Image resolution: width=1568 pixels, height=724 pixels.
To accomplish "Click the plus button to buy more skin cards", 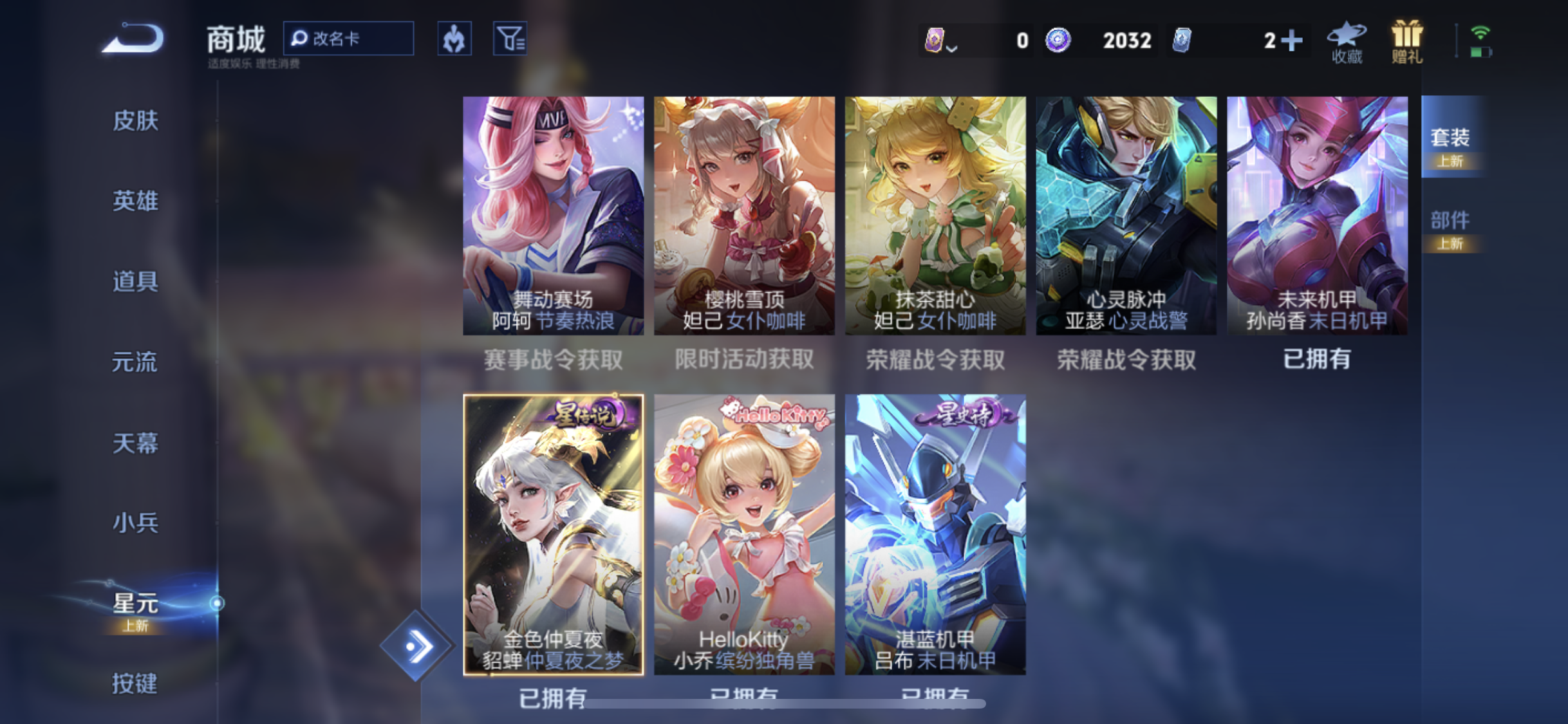I will tap(1291, 40).
